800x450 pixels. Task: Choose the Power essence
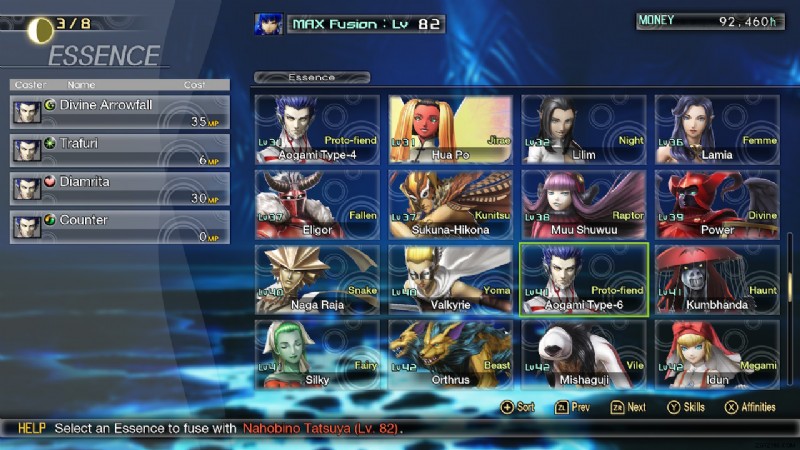[x=717, y=204]
